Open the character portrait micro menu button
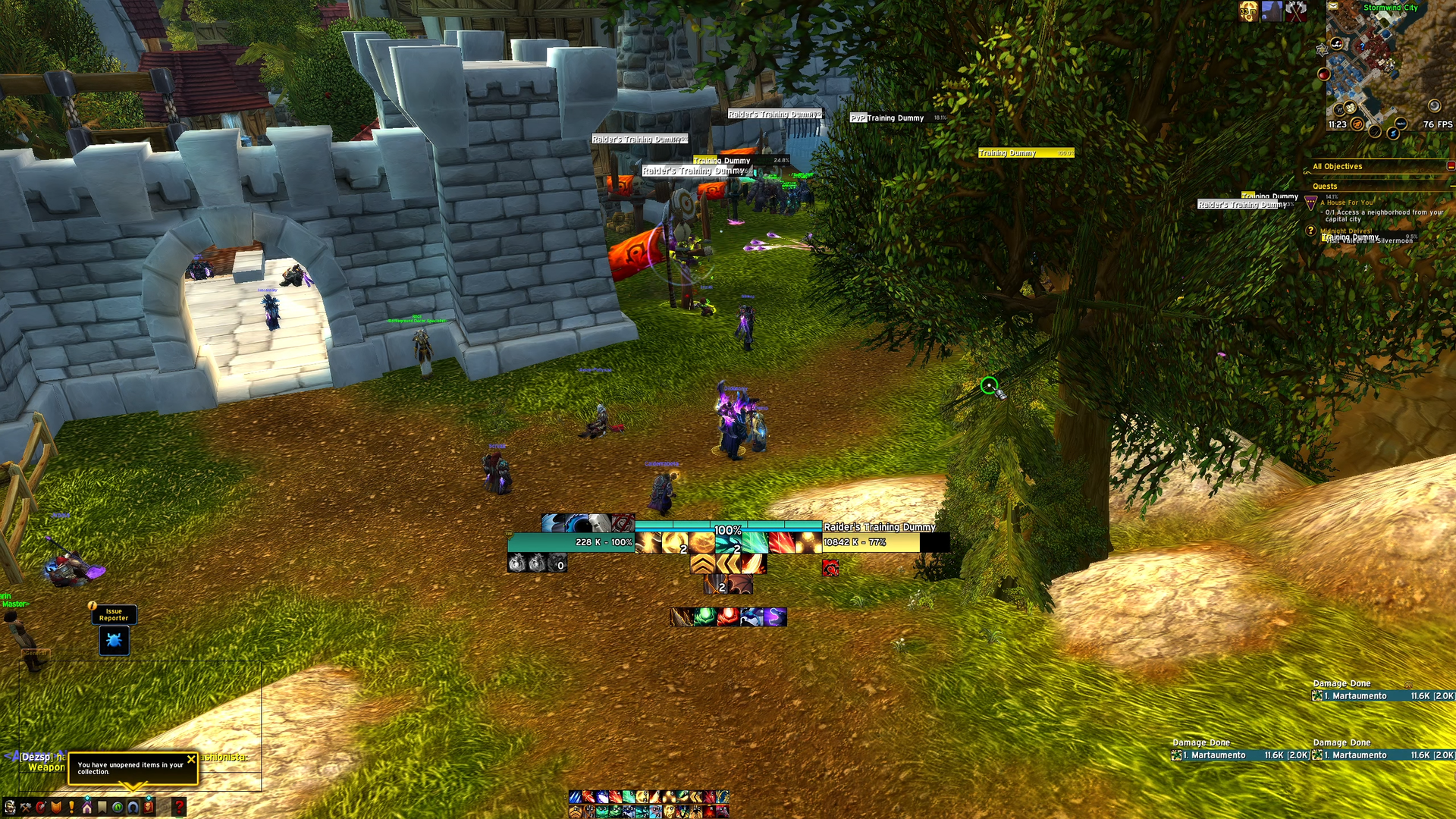Viewport: 1456px width, 819px height. click(x=10, y=807)
